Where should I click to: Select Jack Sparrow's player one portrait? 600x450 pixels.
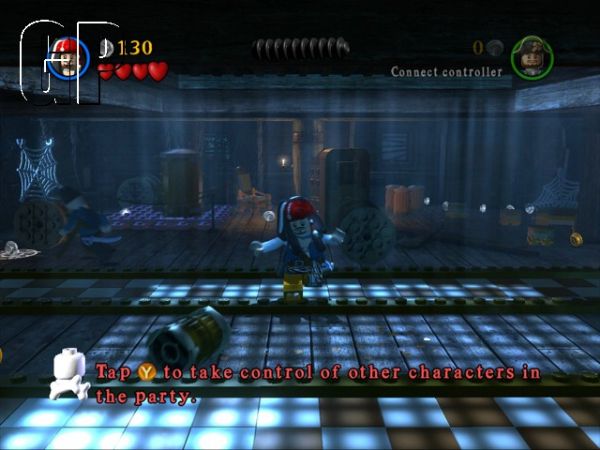[69, 57]
